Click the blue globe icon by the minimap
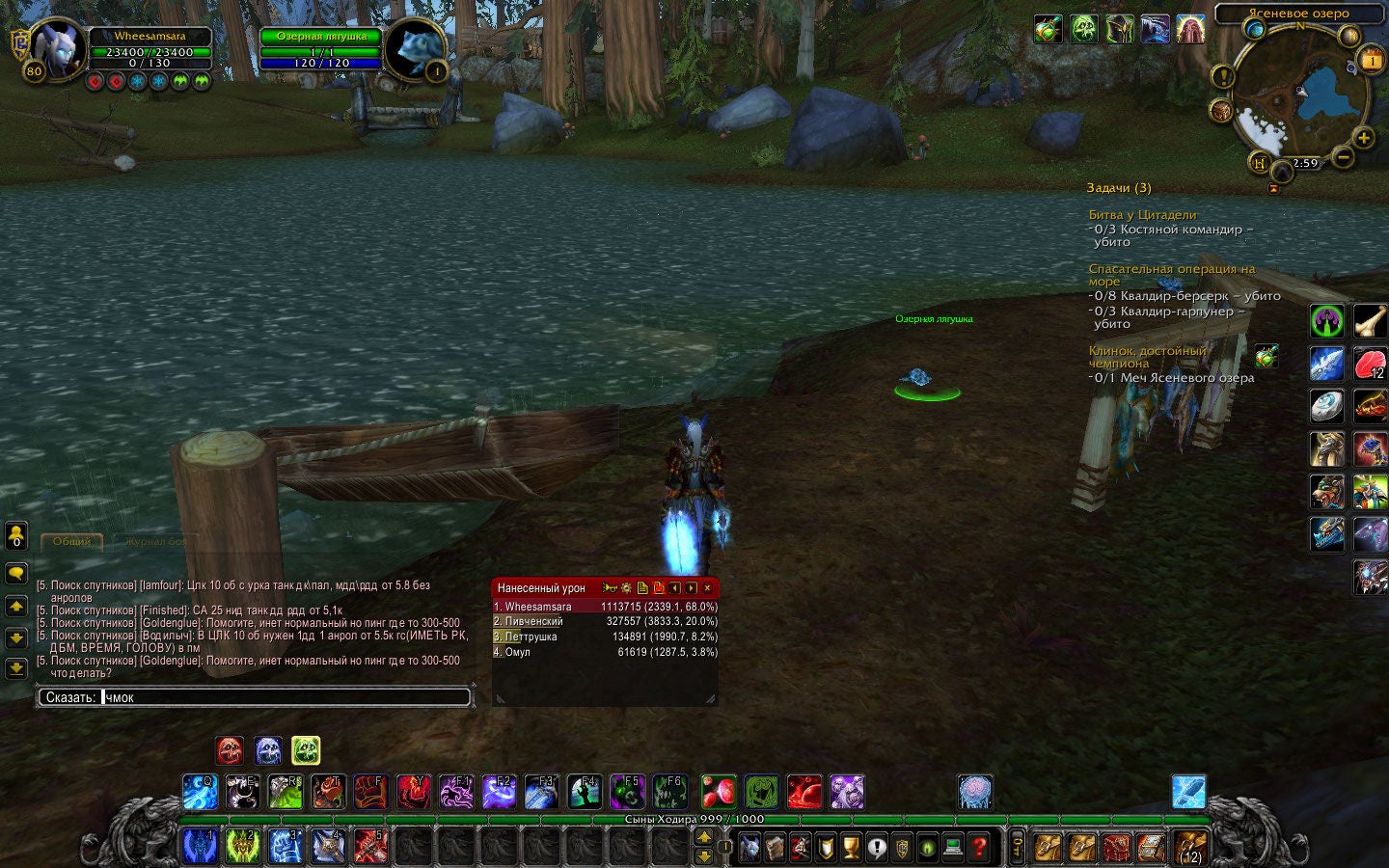 1256,27
